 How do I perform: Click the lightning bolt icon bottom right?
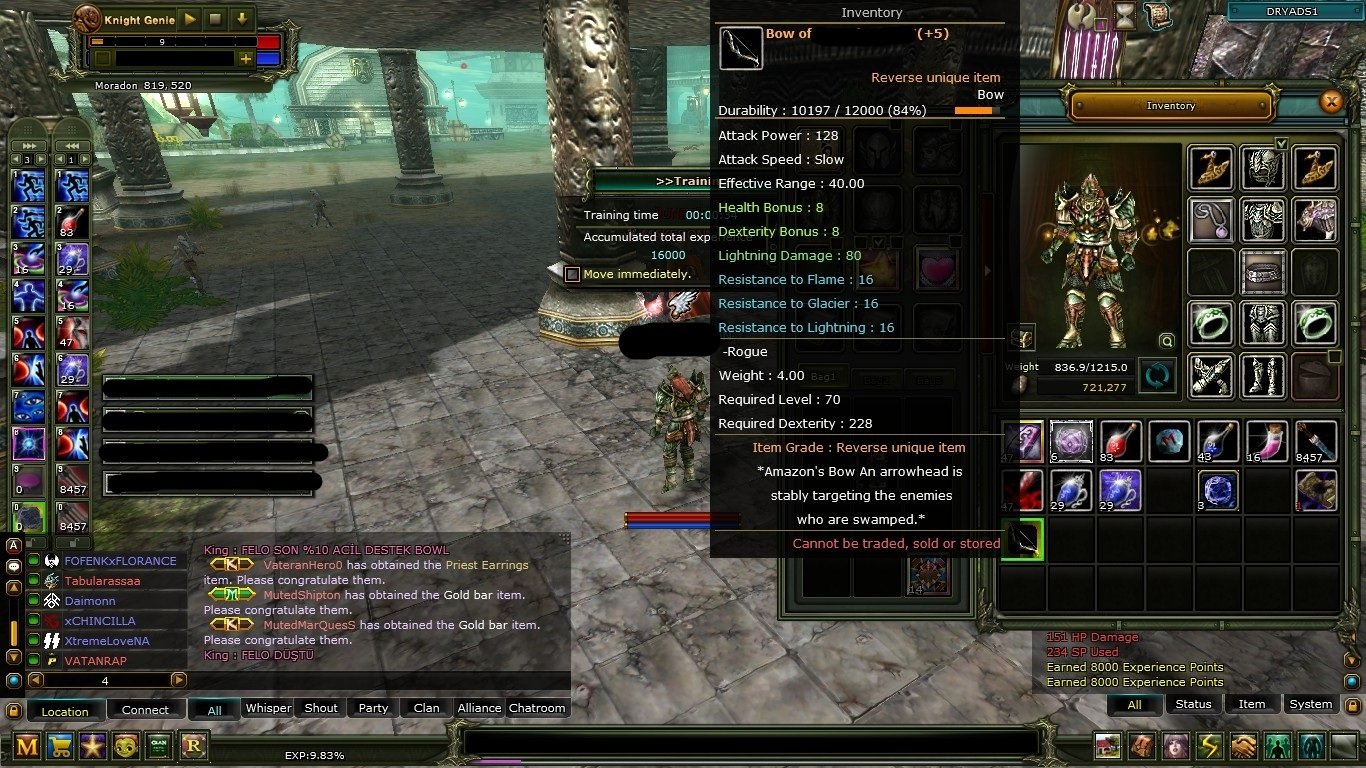[x=1208, y=747]
